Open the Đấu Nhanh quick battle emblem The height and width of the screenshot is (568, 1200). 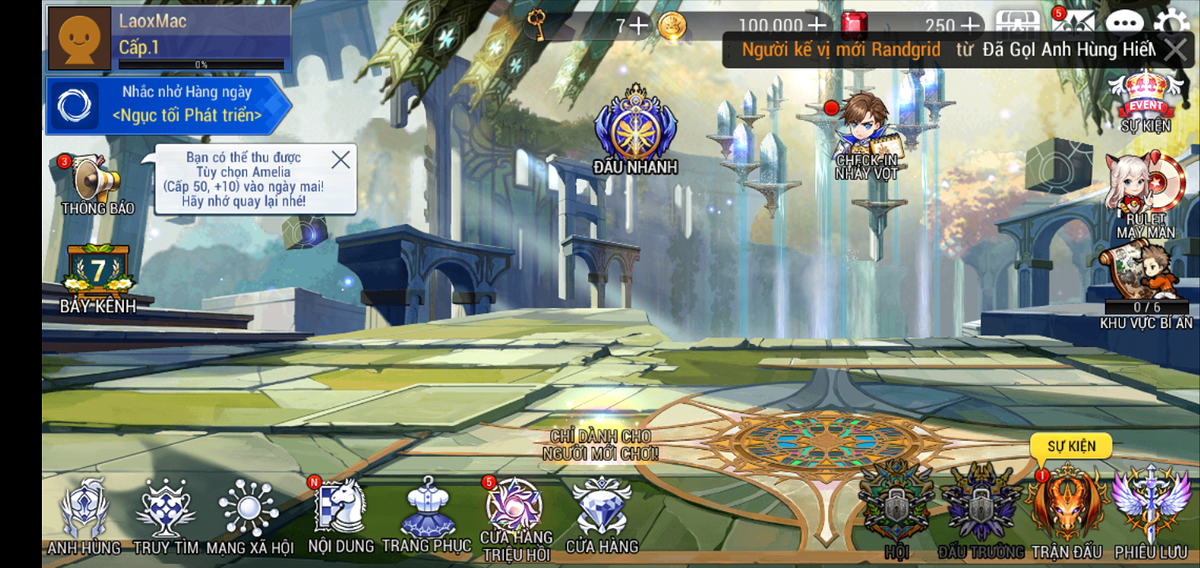pyautogui.click(x=635, y=130)
